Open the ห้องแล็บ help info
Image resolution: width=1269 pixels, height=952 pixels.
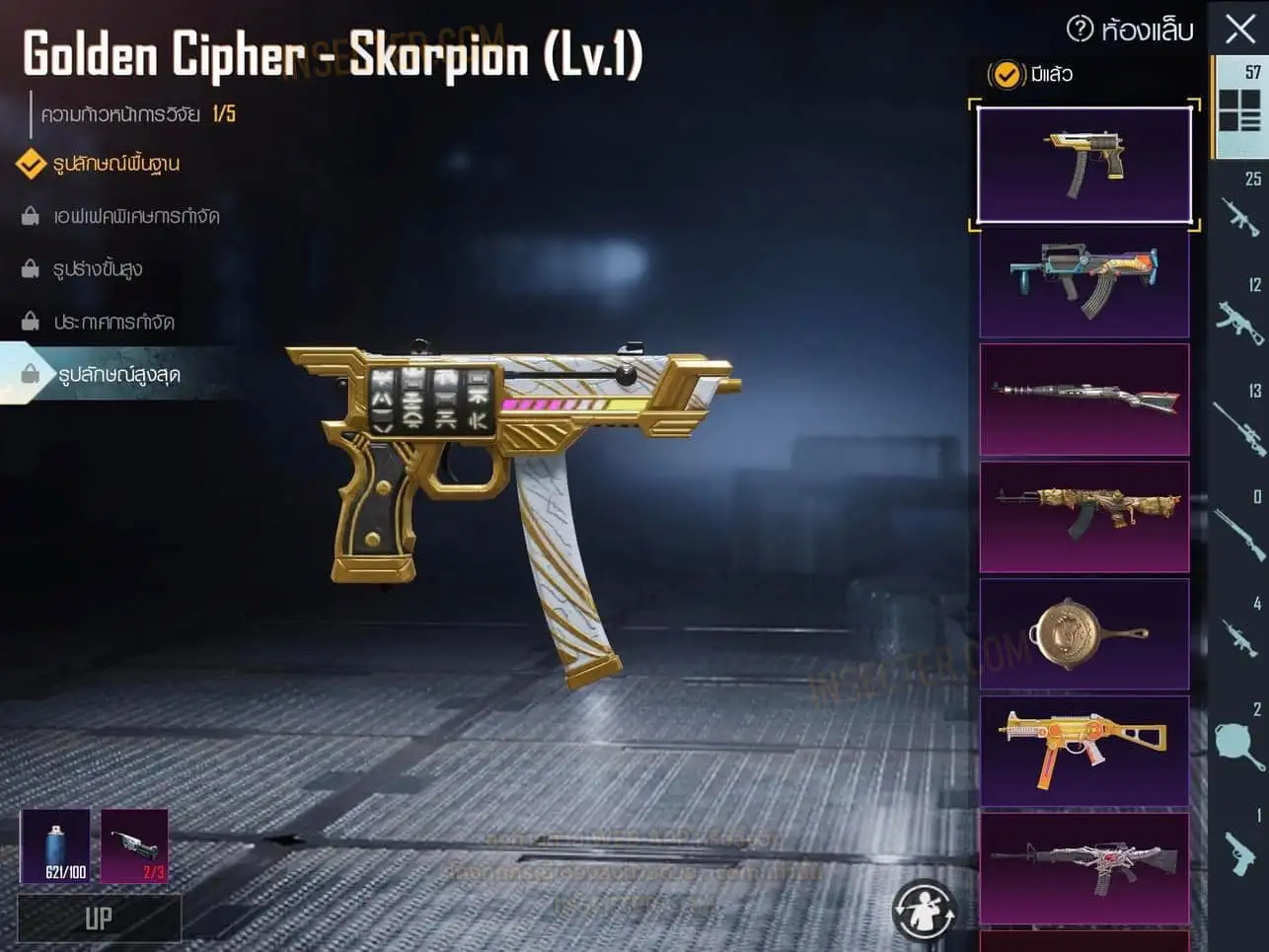pos(1081,29)
